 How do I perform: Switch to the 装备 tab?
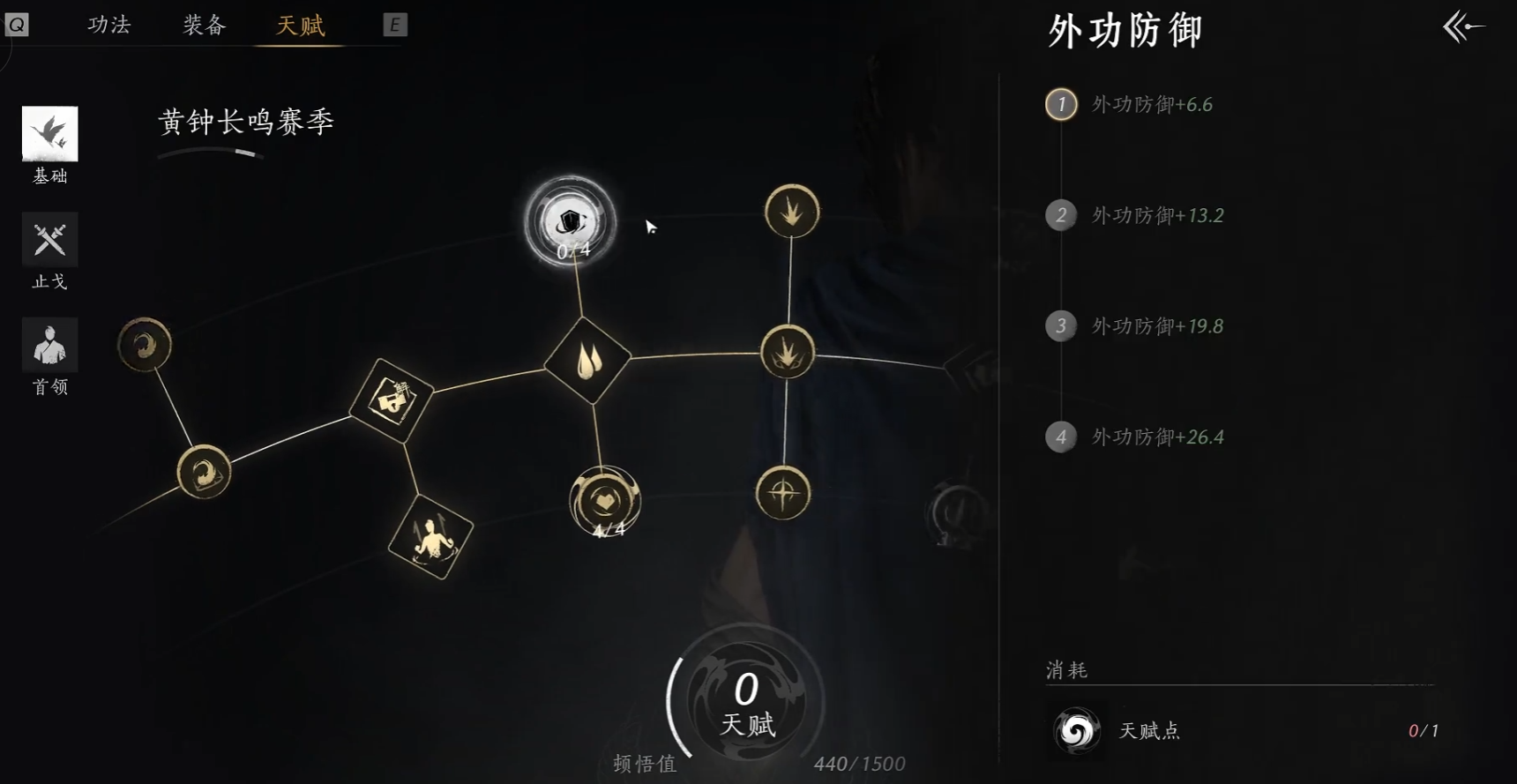[x=204, y=26]
